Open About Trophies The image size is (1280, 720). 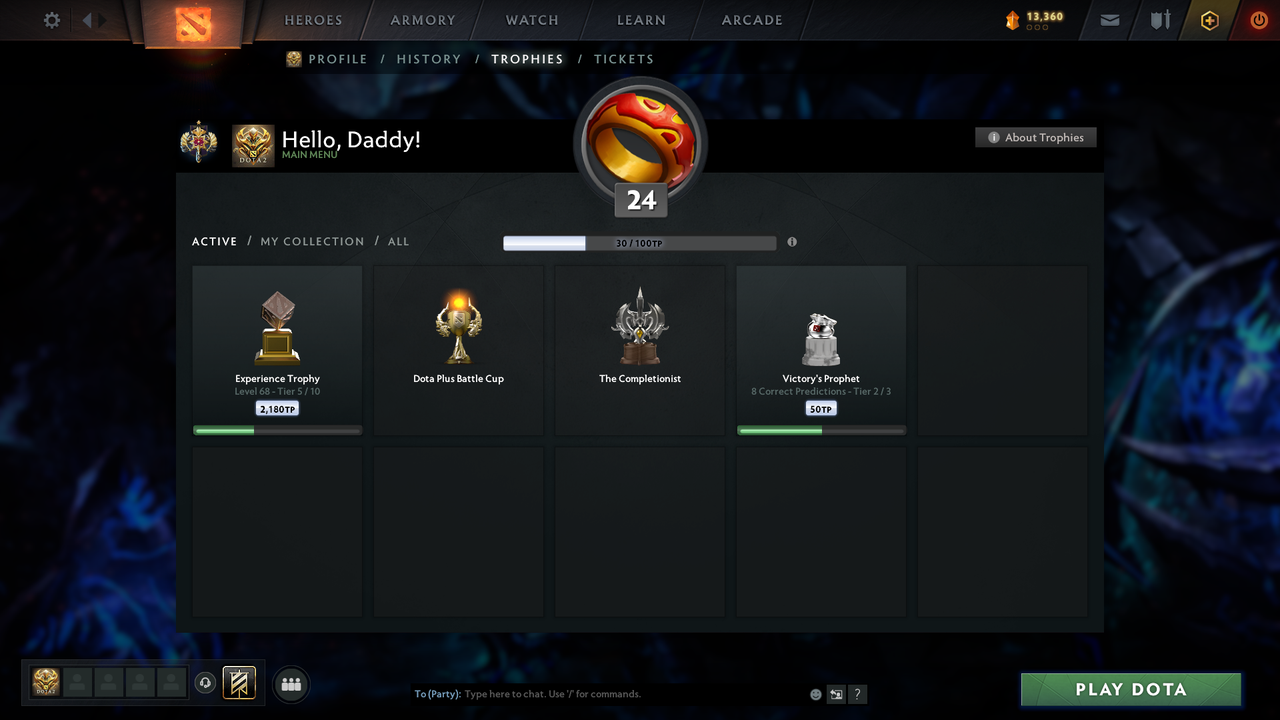[1036, 137]
